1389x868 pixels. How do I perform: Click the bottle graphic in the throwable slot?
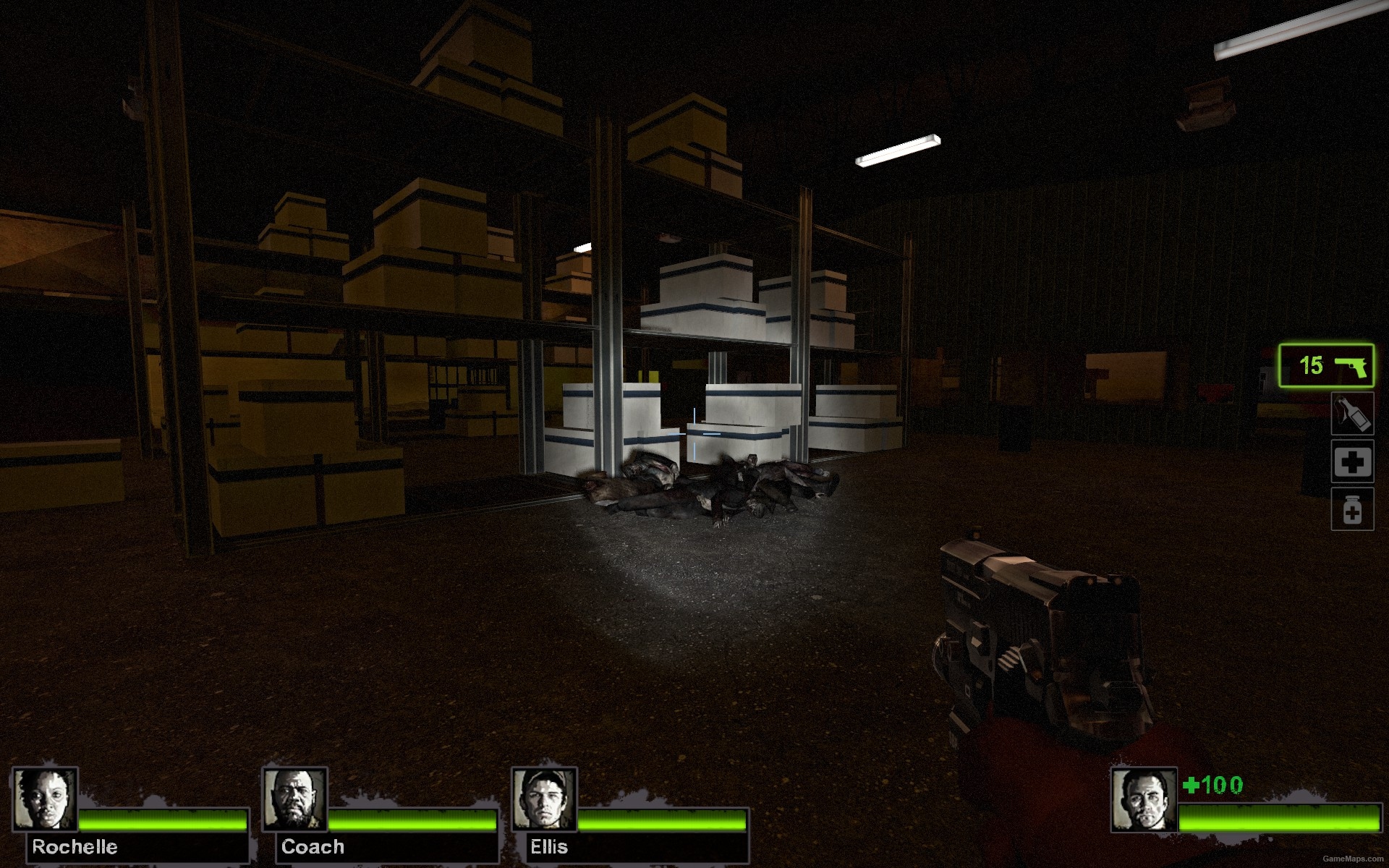(1351, 414)
